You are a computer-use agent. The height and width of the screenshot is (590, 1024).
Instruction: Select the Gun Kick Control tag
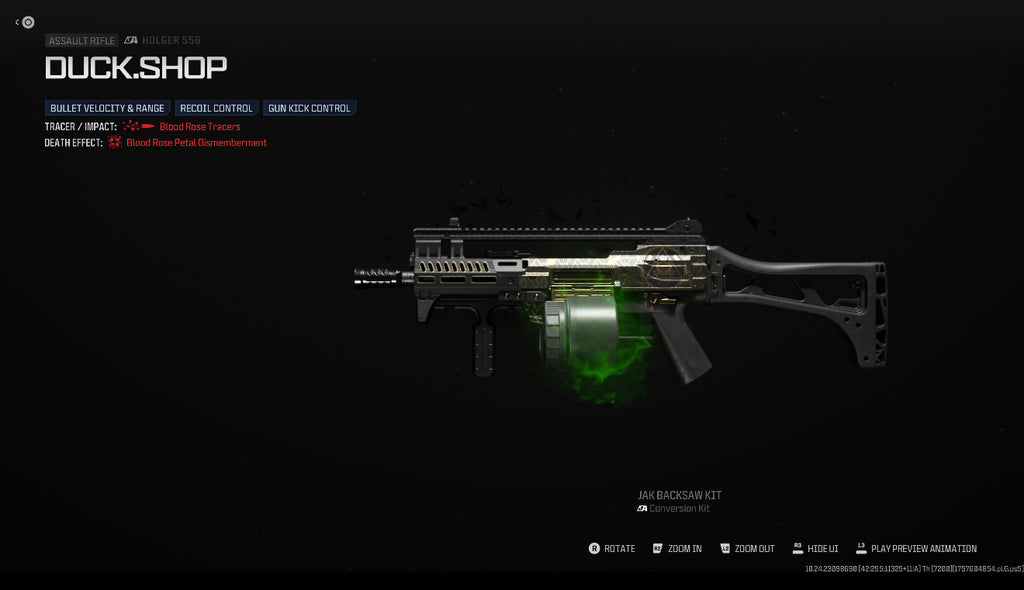coord(309,108)
